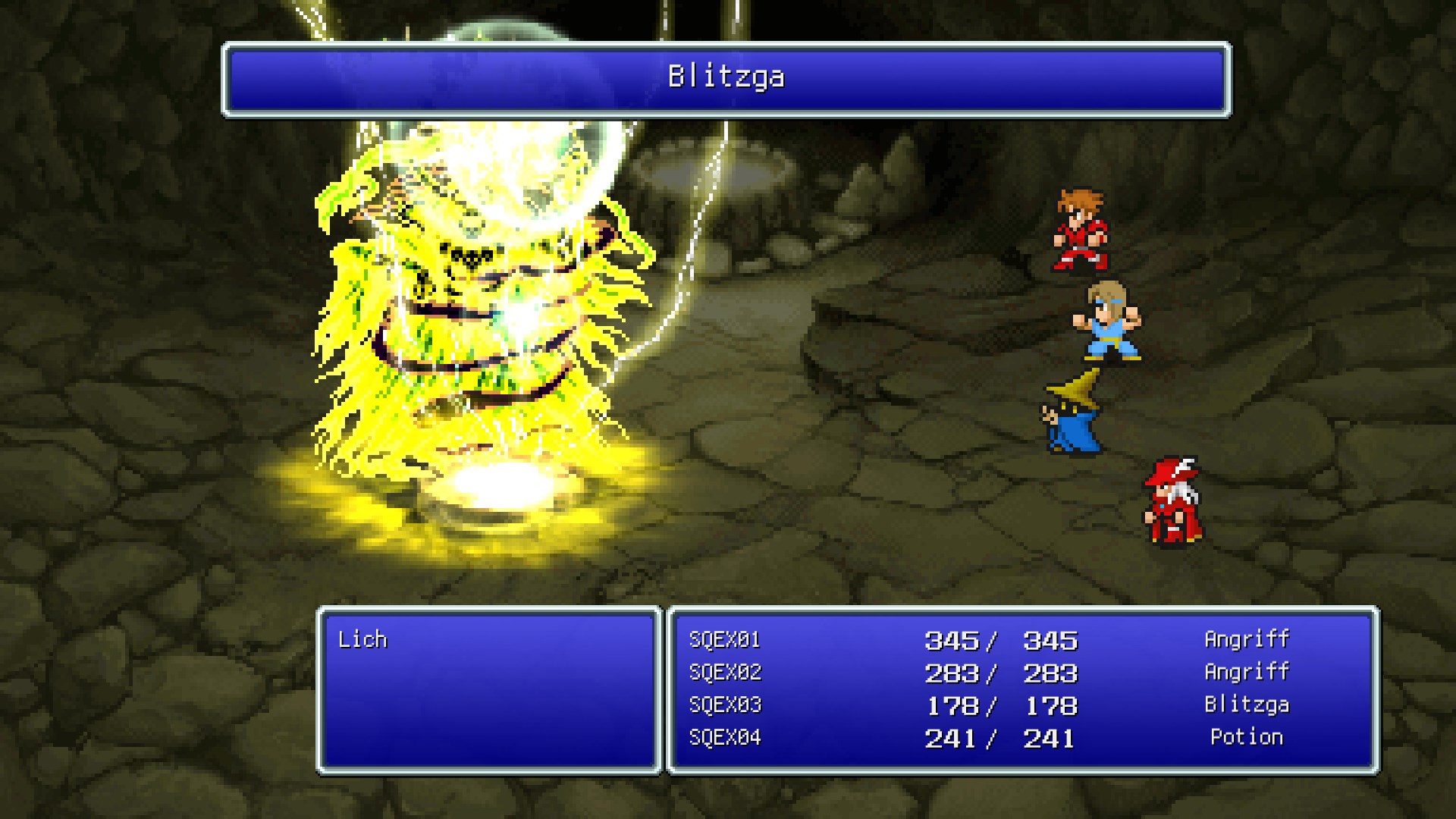Select Lich in the enemy list
The image size is (1456, 819).
pos(362,639)
